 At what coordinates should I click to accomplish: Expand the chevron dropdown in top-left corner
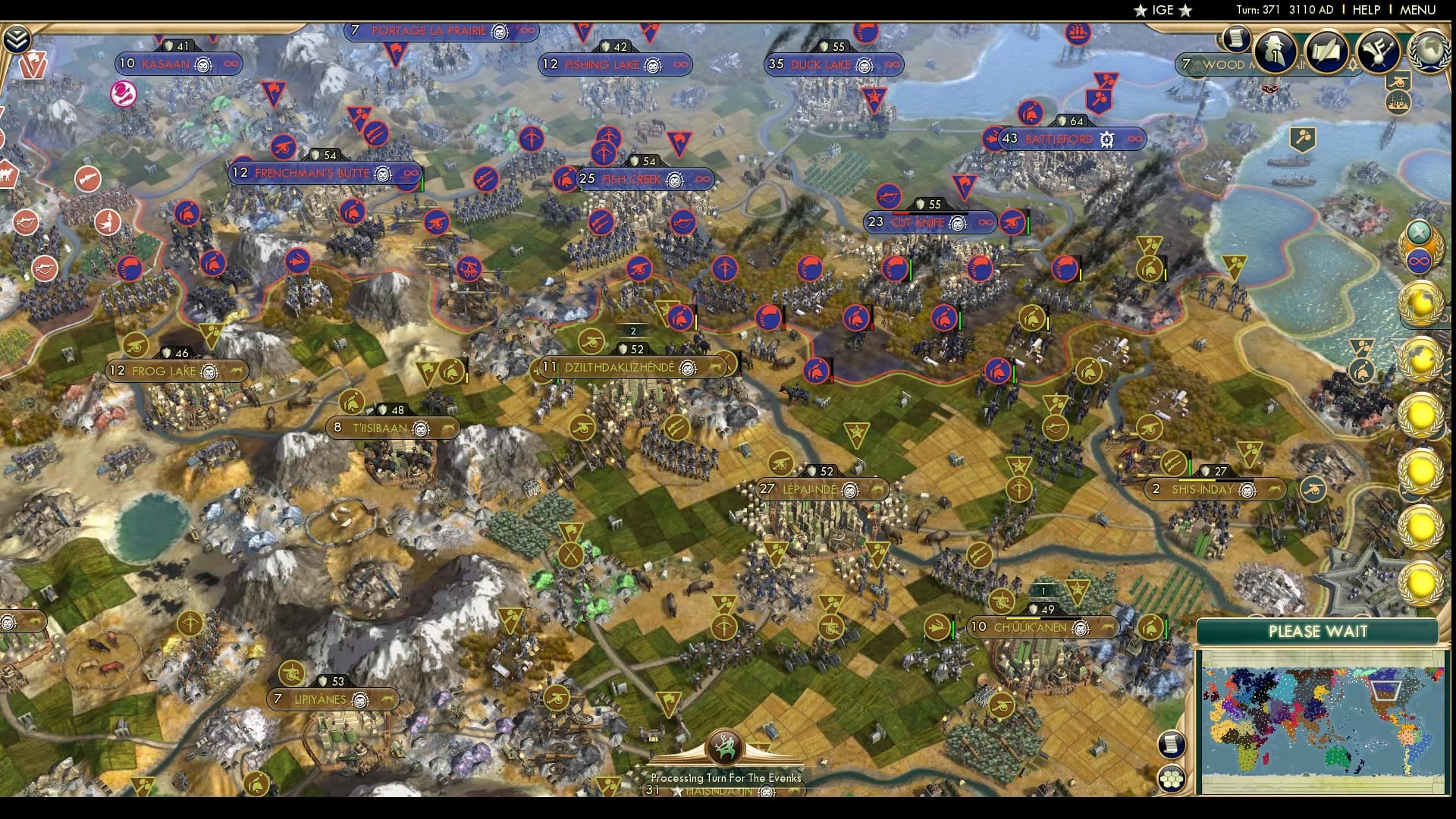coord(17,39)
